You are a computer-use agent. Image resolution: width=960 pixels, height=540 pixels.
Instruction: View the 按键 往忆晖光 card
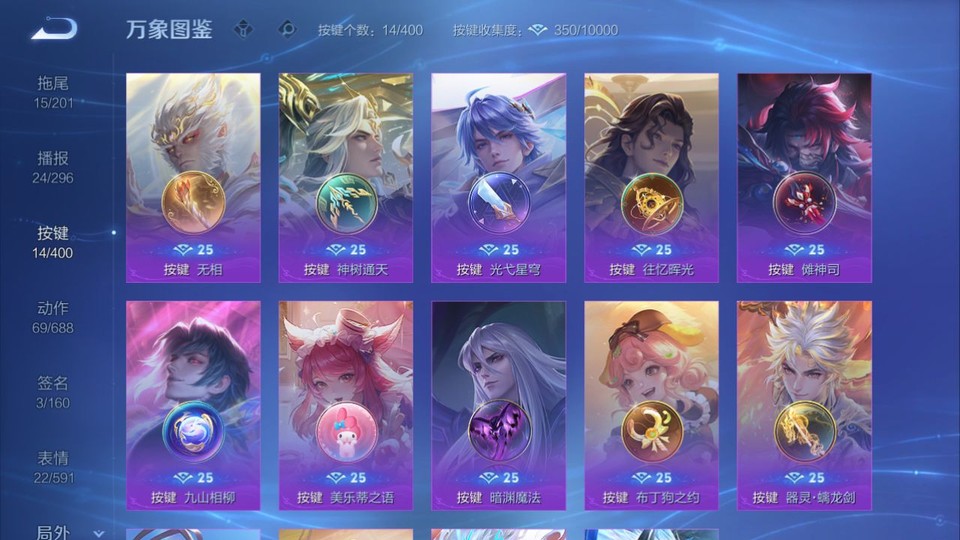[651, 177]
